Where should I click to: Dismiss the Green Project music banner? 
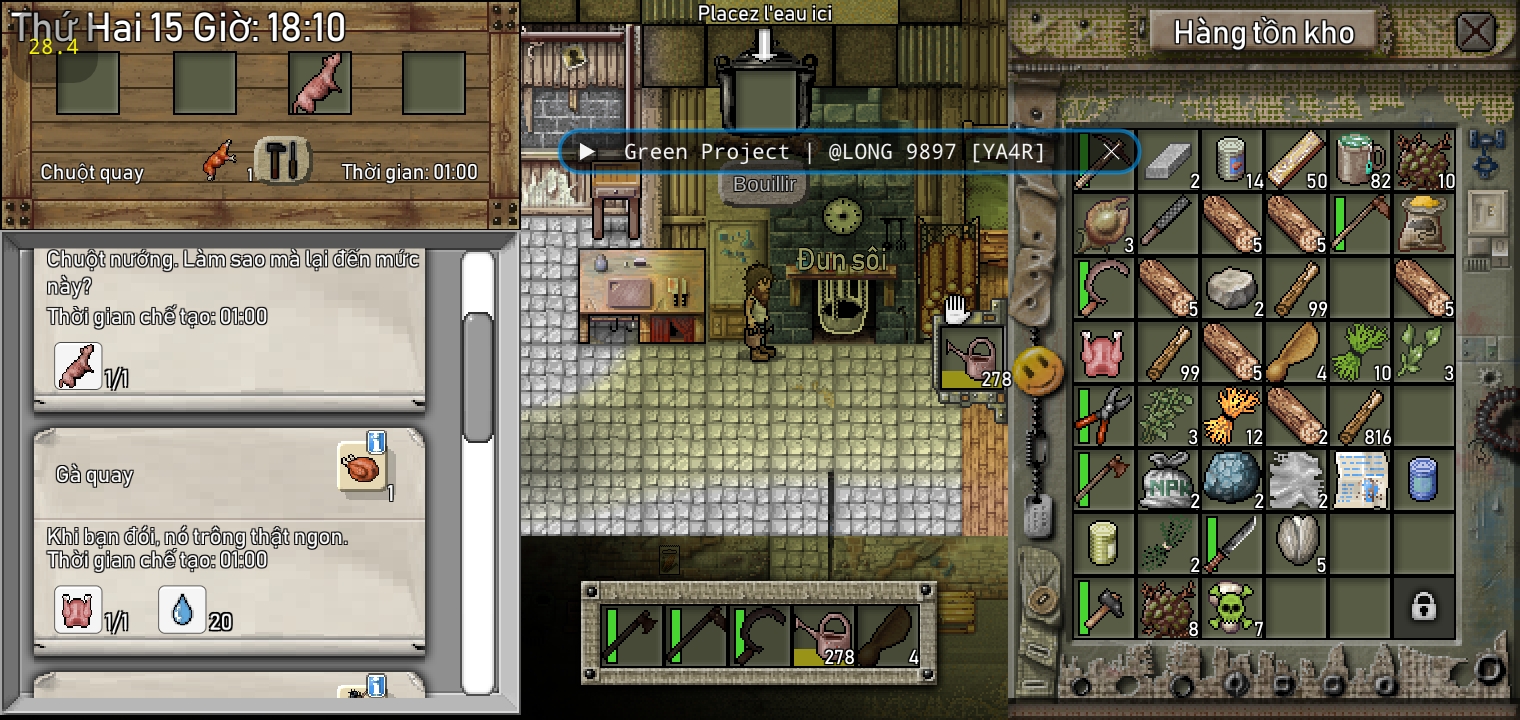[1111, 152]
